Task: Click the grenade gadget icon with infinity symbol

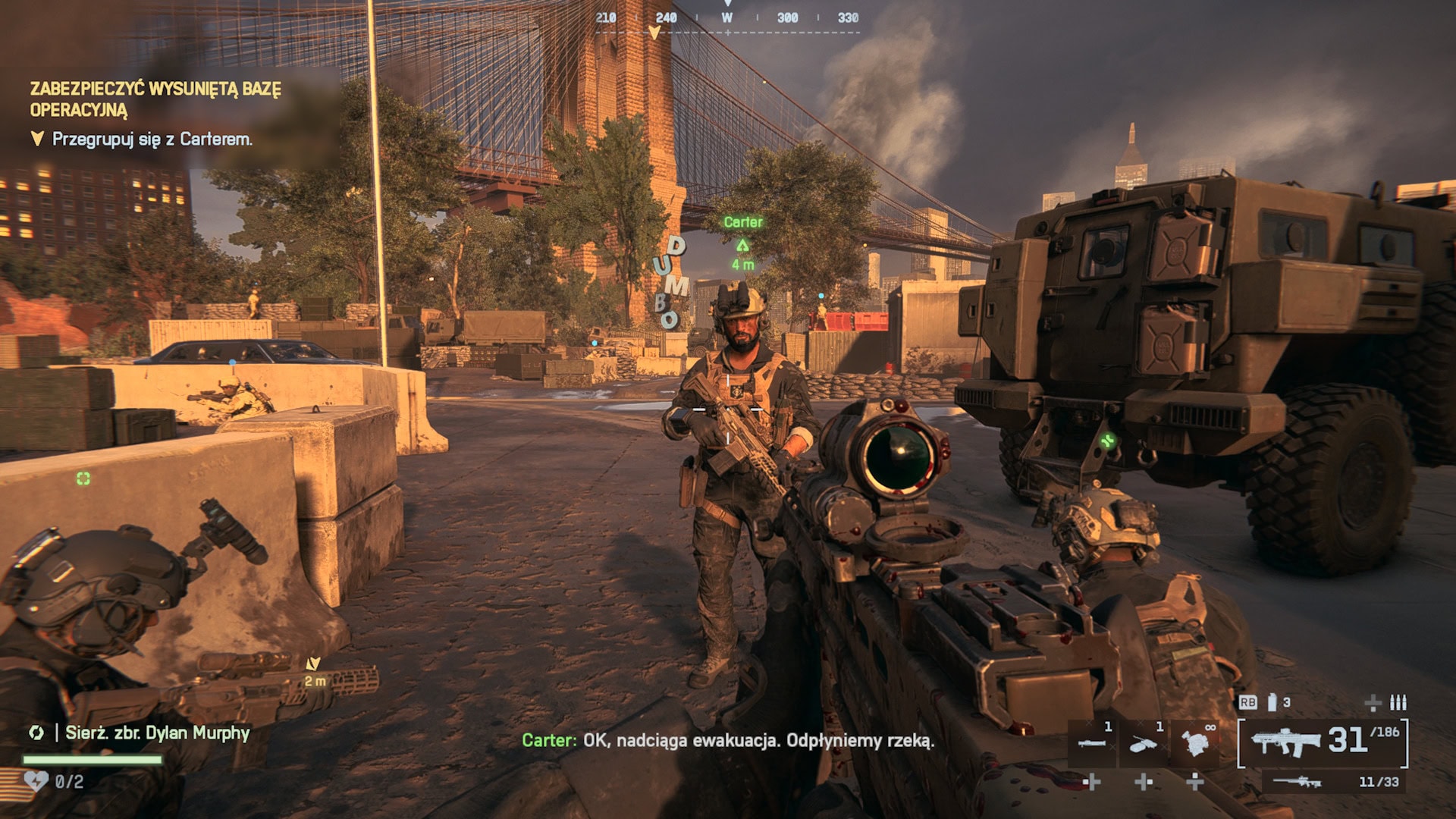Action: coord(1195,744)
